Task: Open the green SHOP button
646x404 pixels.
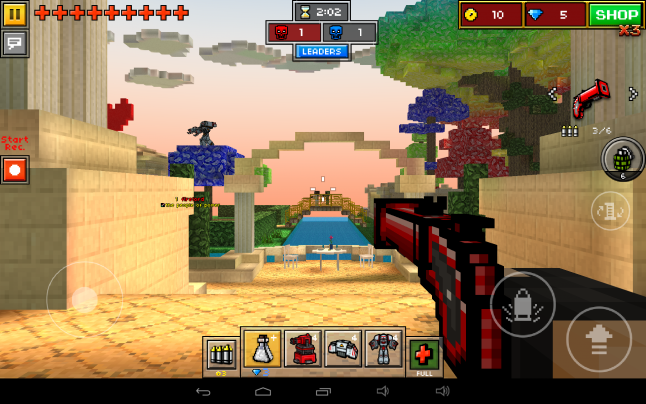Action: [615, 14]
